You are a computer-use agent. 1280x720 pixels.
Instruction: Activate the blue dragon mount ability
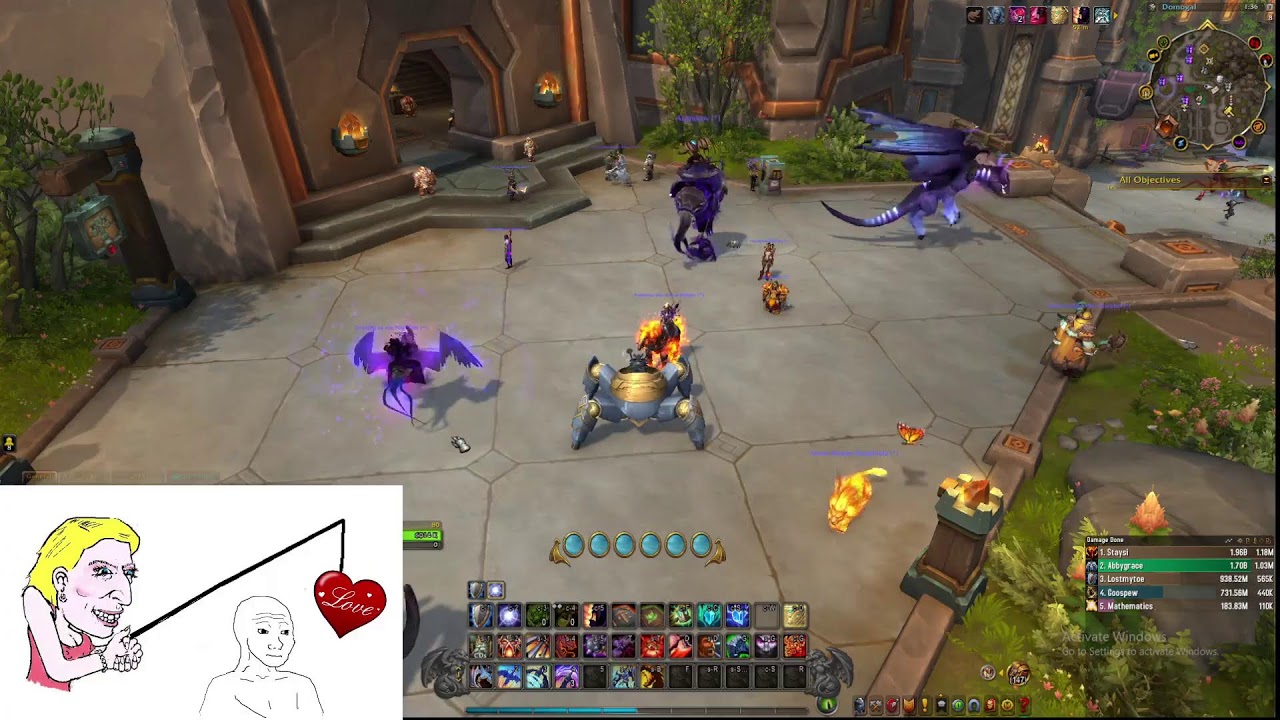point(509,678)
